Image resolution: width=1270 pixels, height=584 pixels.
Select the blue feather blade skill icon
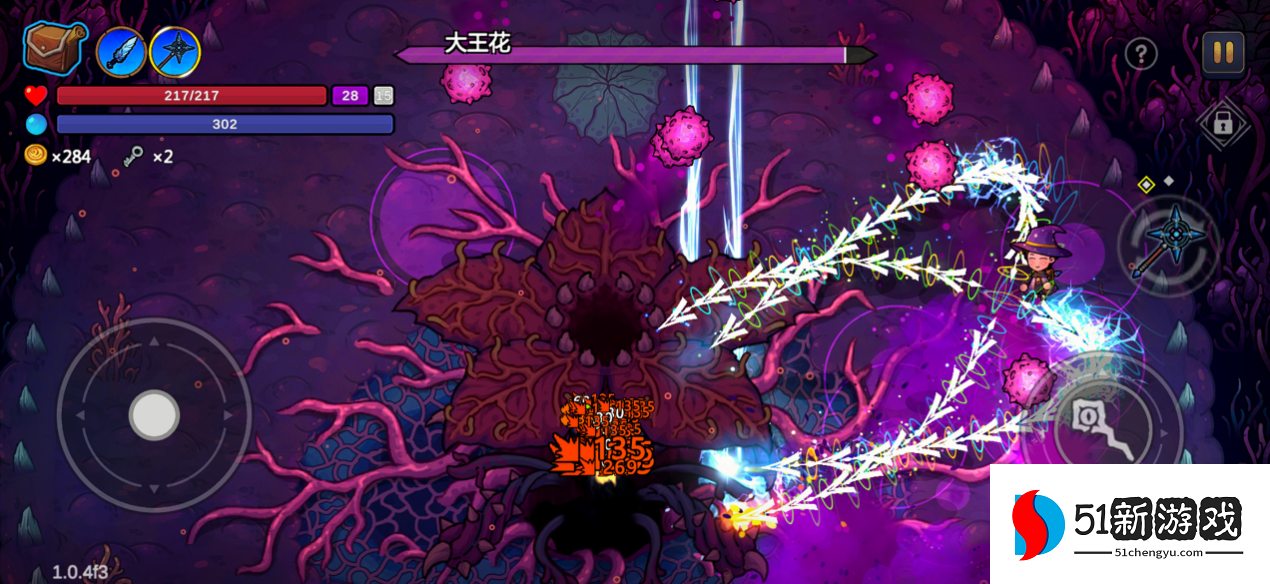point(122,52)
